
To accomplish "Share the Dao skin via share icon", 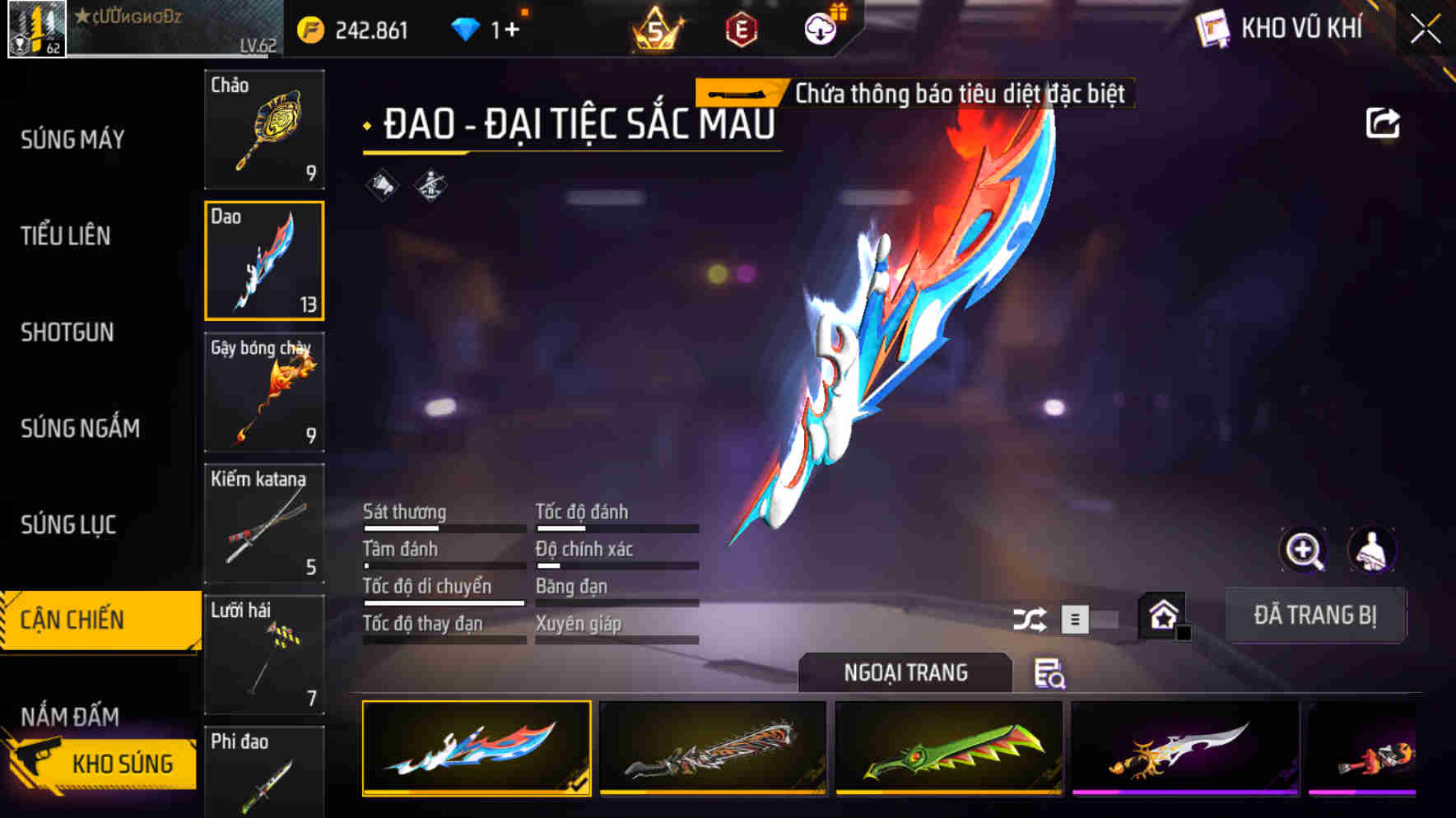I will [x=1383, y=122].
